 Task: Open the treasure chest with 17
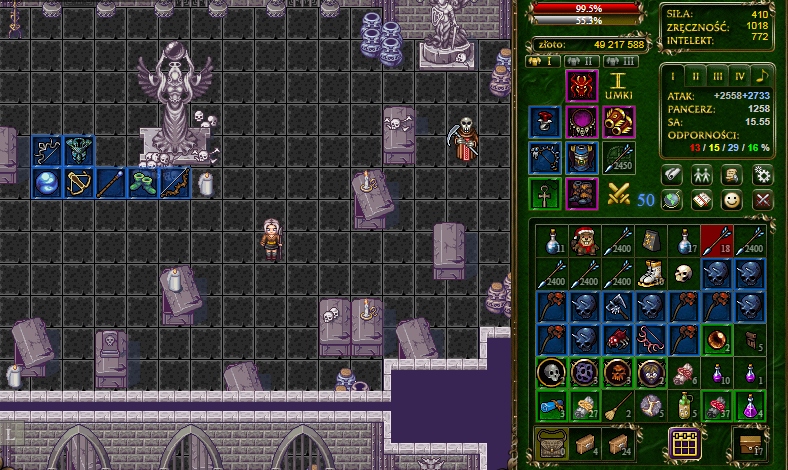[749, 443]
